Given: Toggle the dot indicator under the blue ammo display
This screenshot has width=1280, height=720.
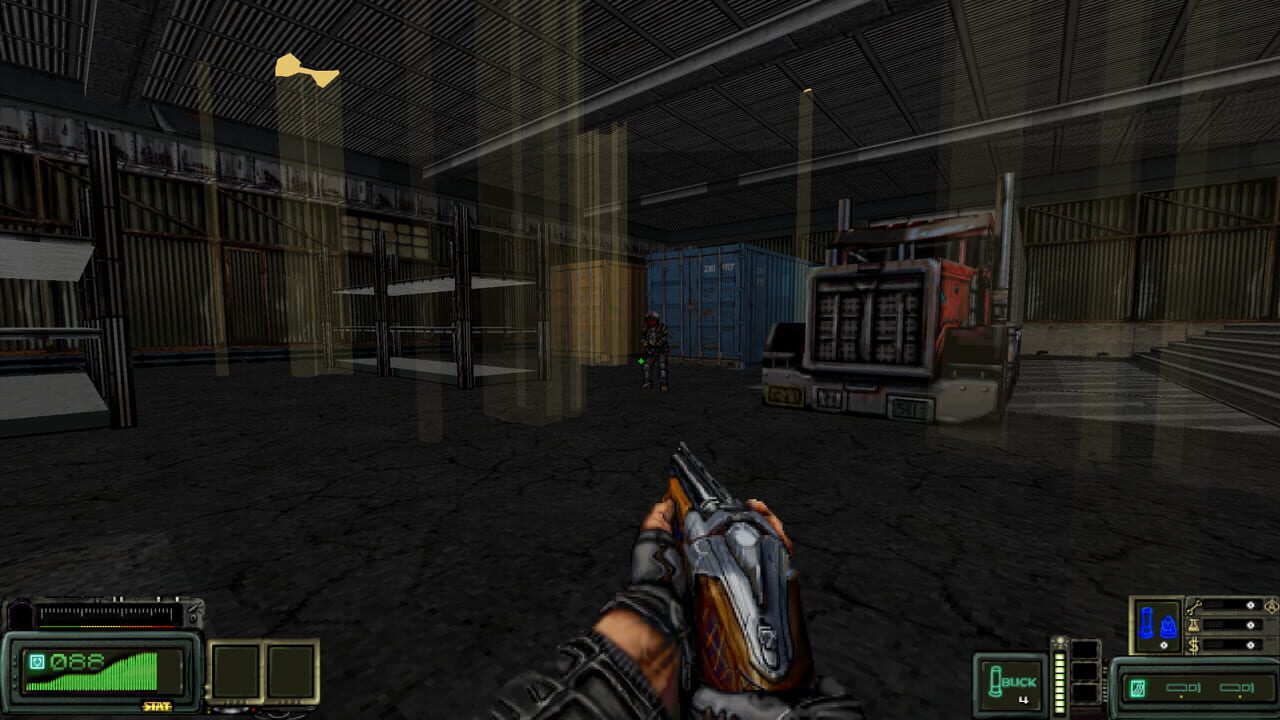Looking at the screenshot, I should click(x=1165, y=644).
